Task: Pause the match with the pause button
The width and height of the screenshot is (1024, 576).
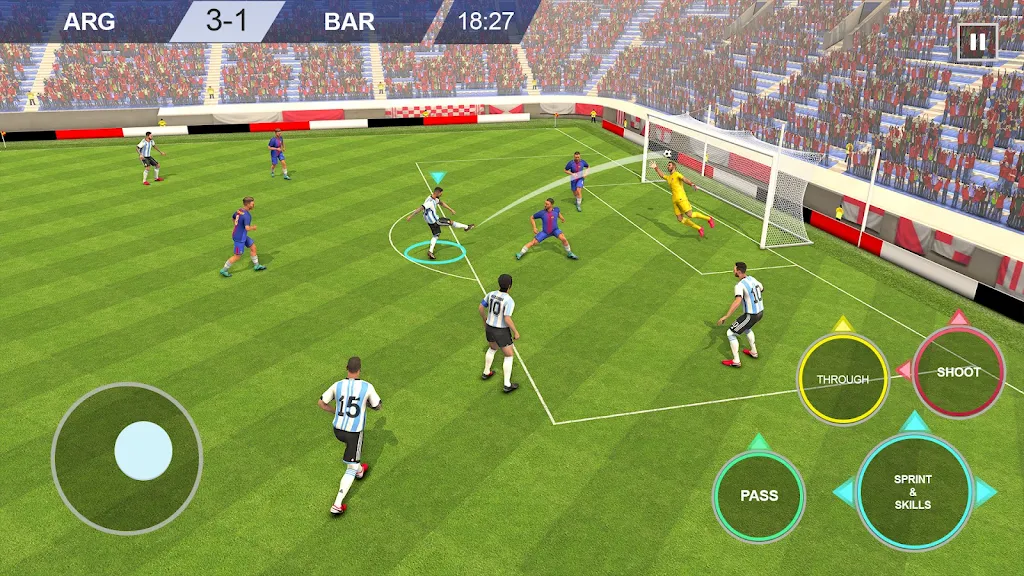Action: pyautogui.click(x=977, y=43)
